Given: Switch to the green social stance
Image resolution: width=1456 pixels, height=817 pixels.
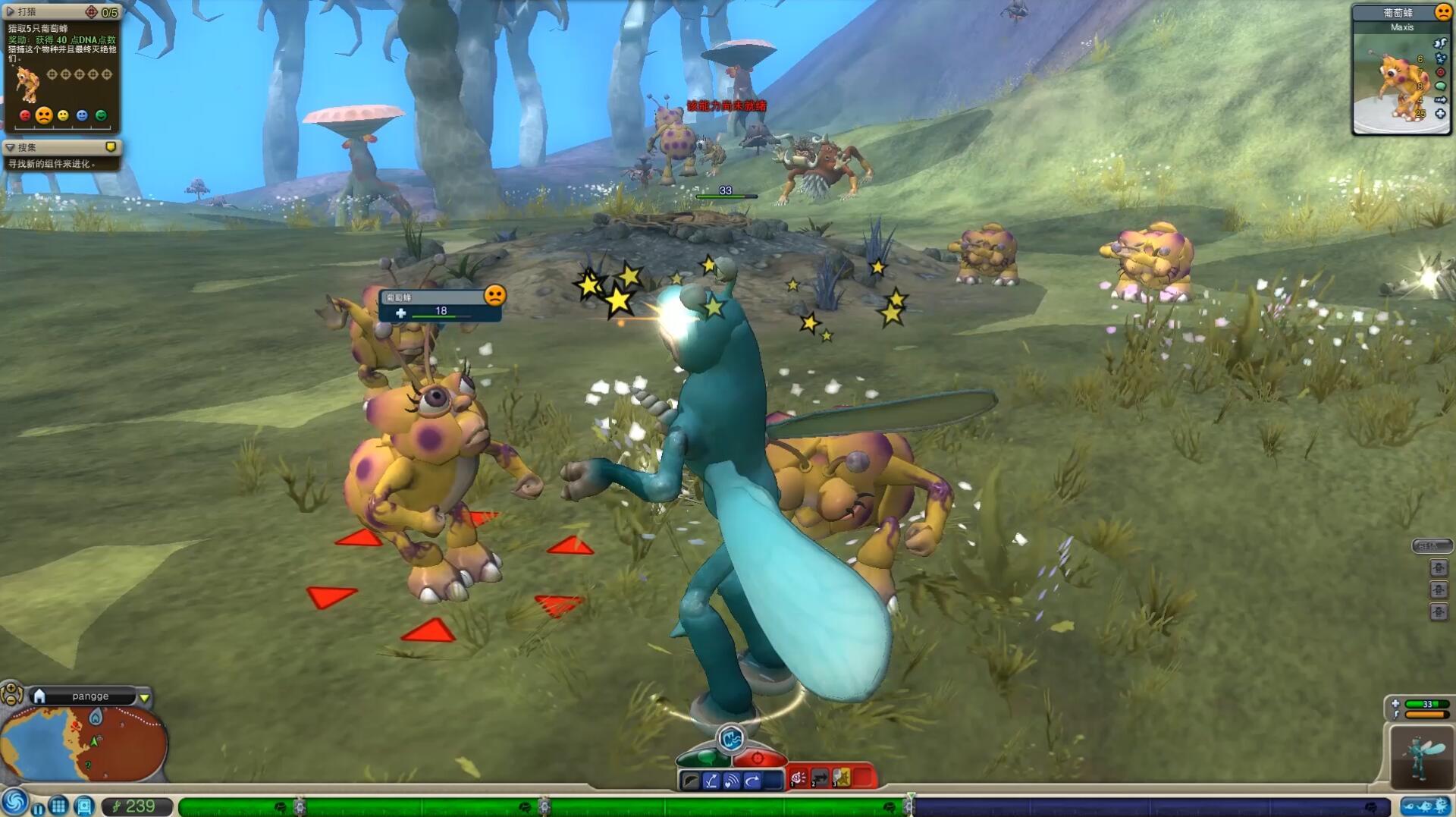Looking at the screenshot, I should (x=704, y=758).
